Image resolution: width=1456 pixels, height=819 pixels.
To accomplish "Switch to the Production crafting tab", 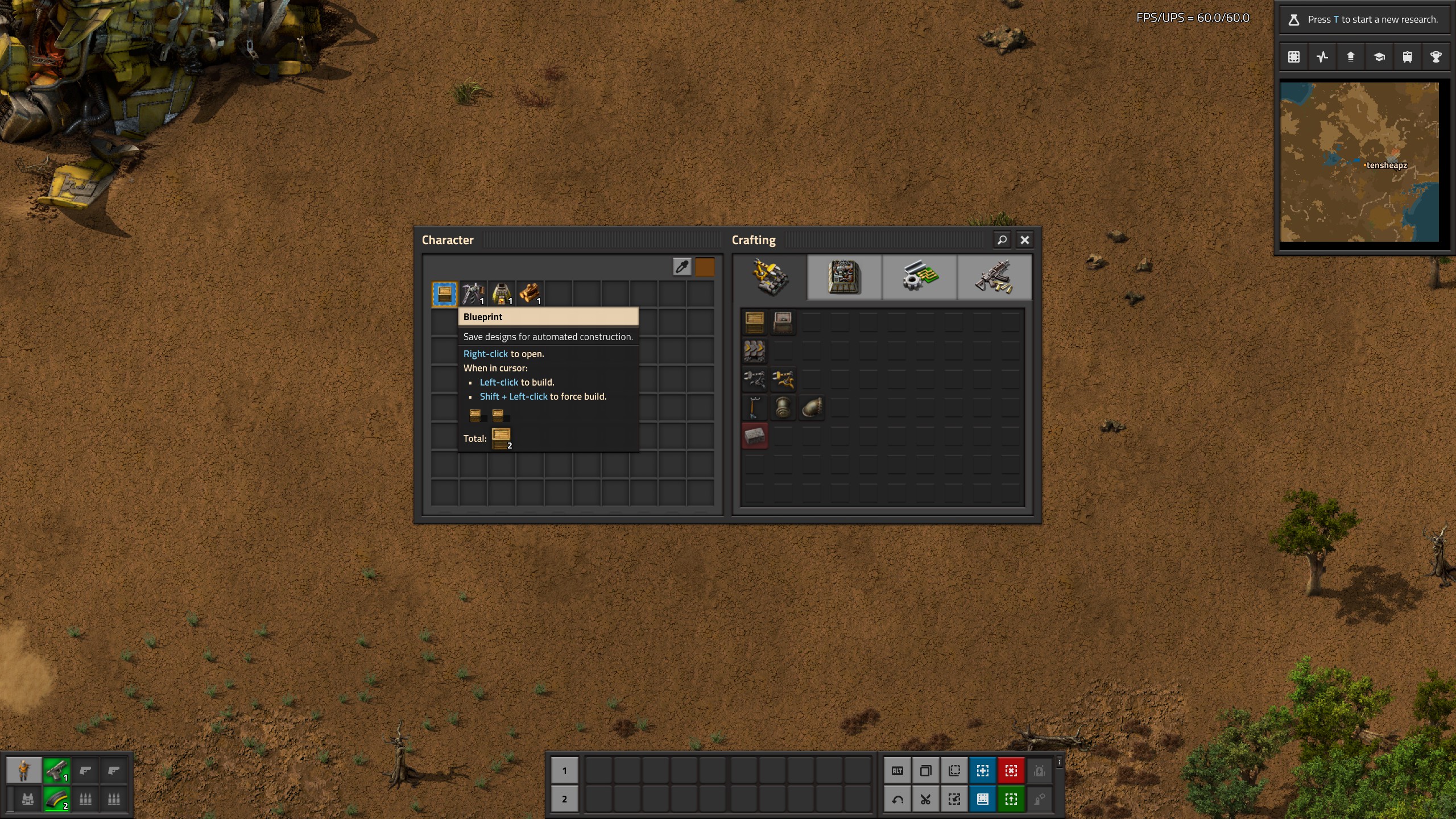I will pos(844,277).
